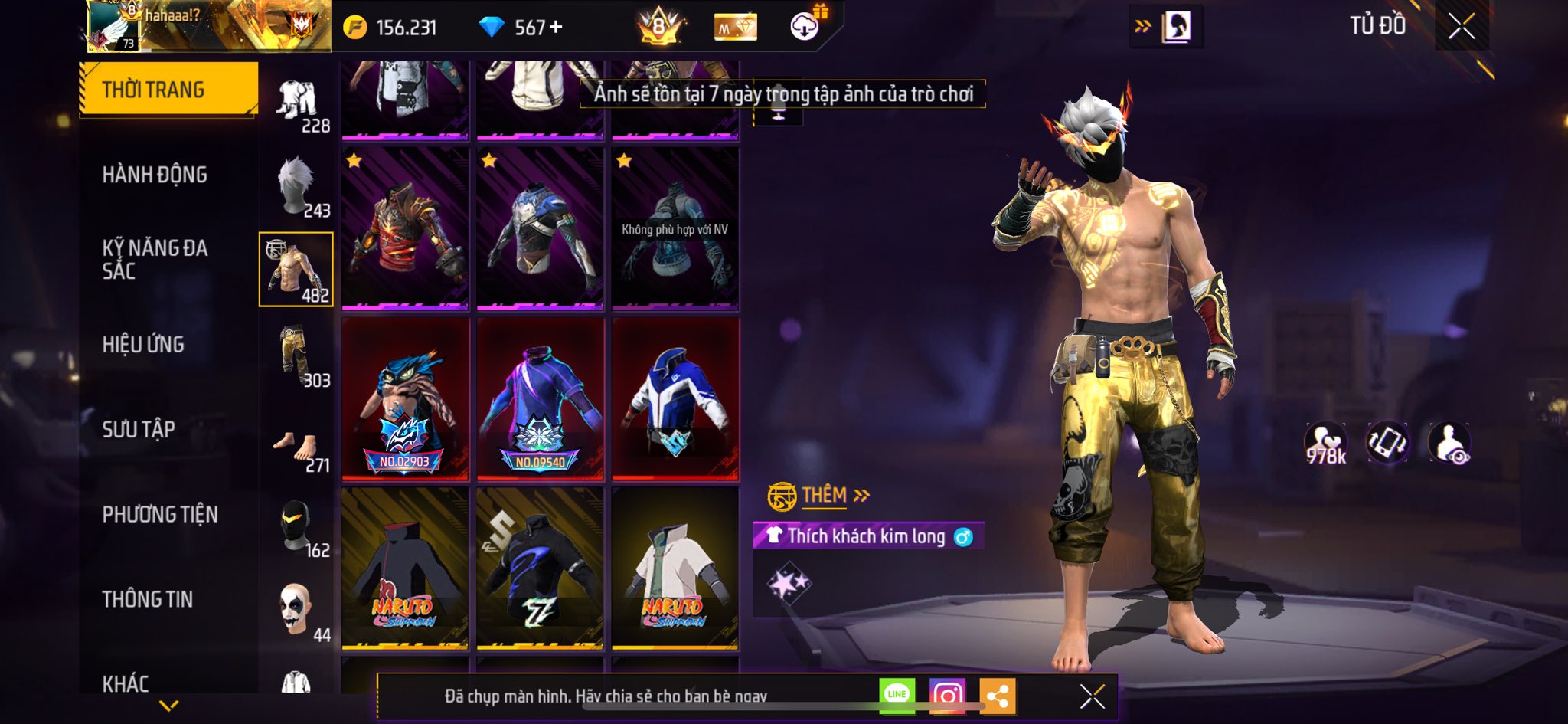Choose the purple jersey numbered NO.09540
1568x724 pixels.
click(541, 399)
